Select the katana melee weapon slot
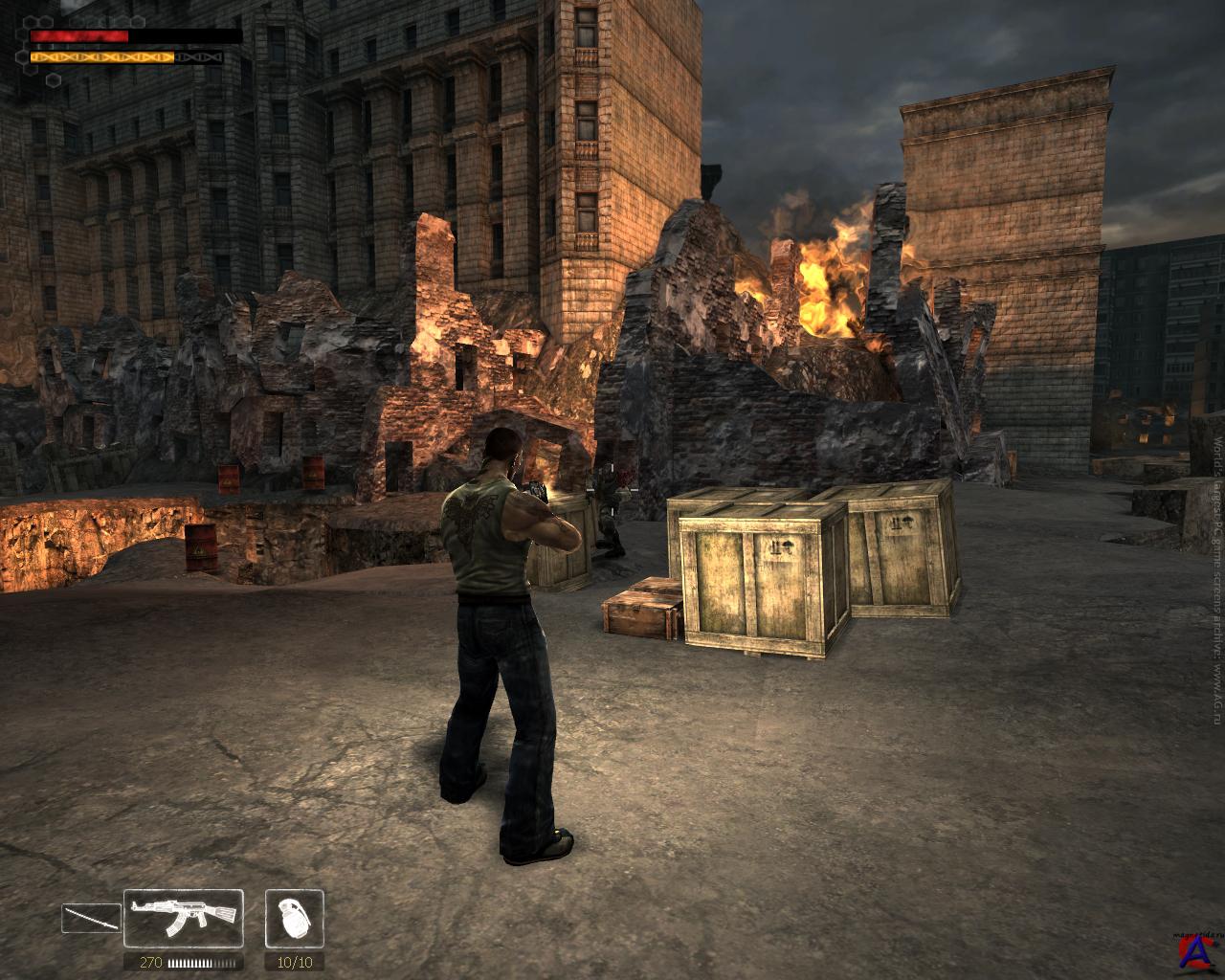Viewport: 1225px width, 980px height. (91, 919)
